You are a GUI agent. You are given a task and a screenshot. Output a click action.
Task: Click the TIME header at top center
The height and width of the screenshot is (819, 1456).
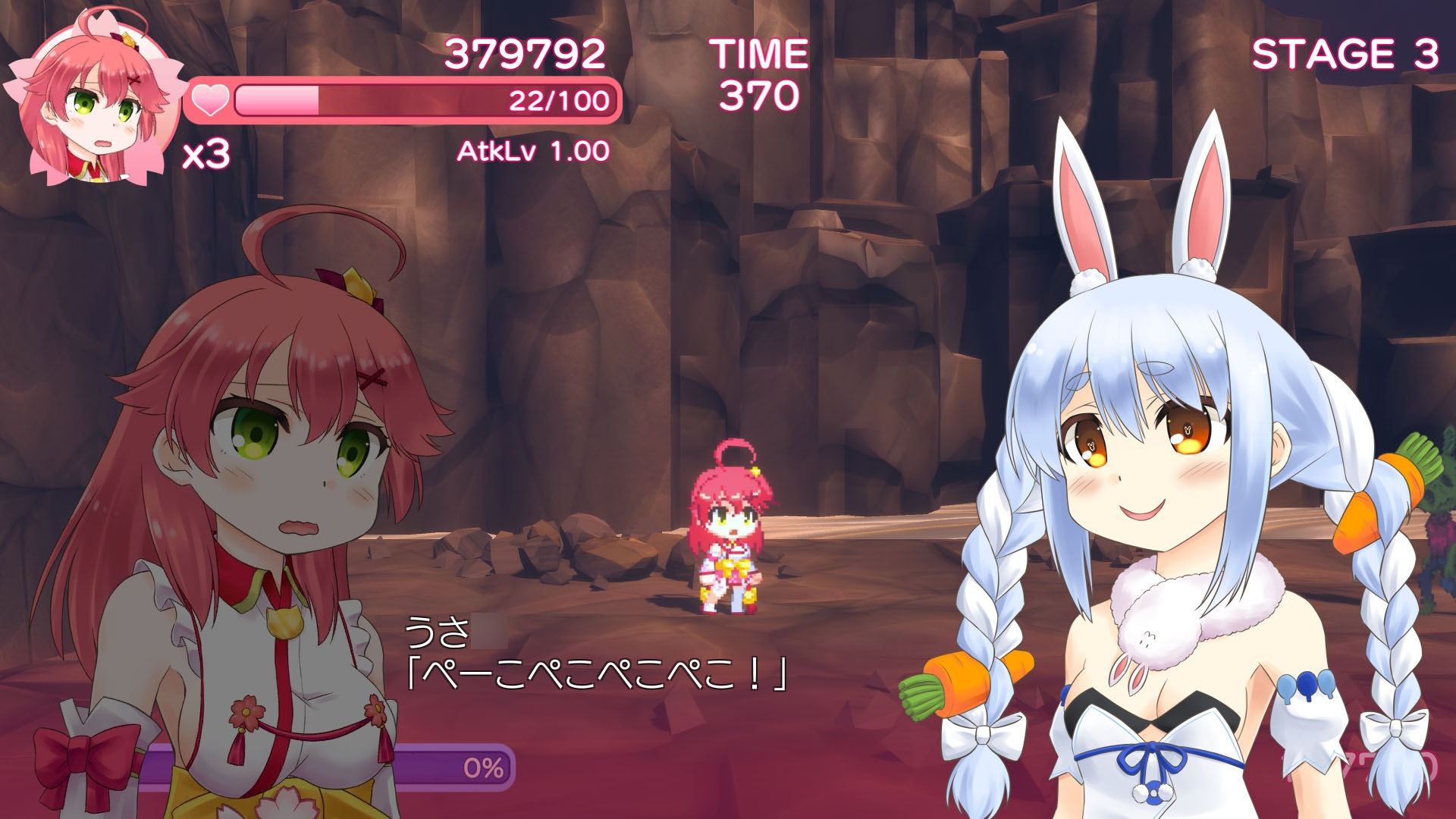point(758,52)
